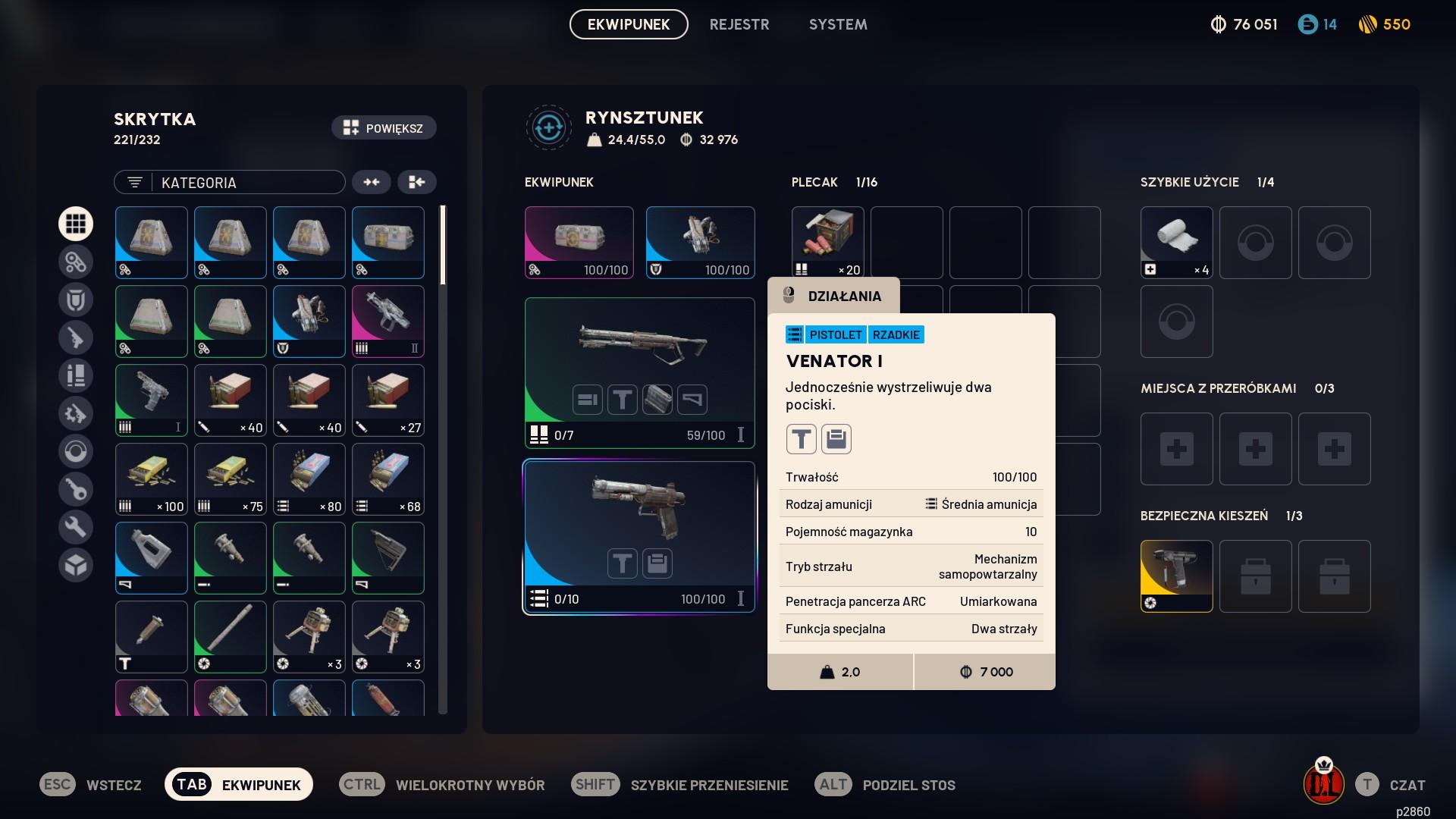This screenshot has height=819, width=1456.
Task: Click the loadout preset icon by Rynsztunek
Action: click(548, 128)
